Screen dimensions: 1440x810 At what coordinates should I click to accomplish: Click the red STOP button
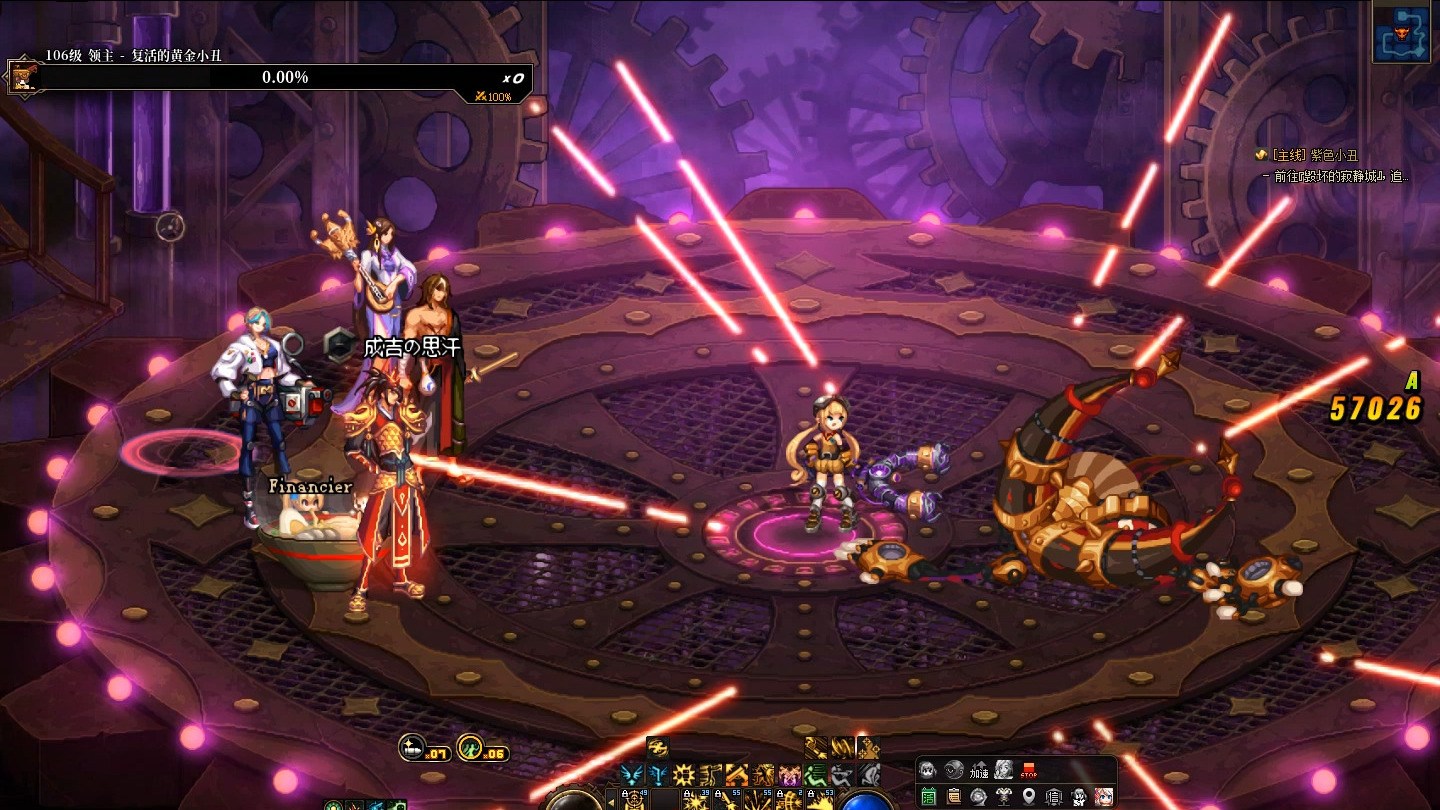[1029, 771]
